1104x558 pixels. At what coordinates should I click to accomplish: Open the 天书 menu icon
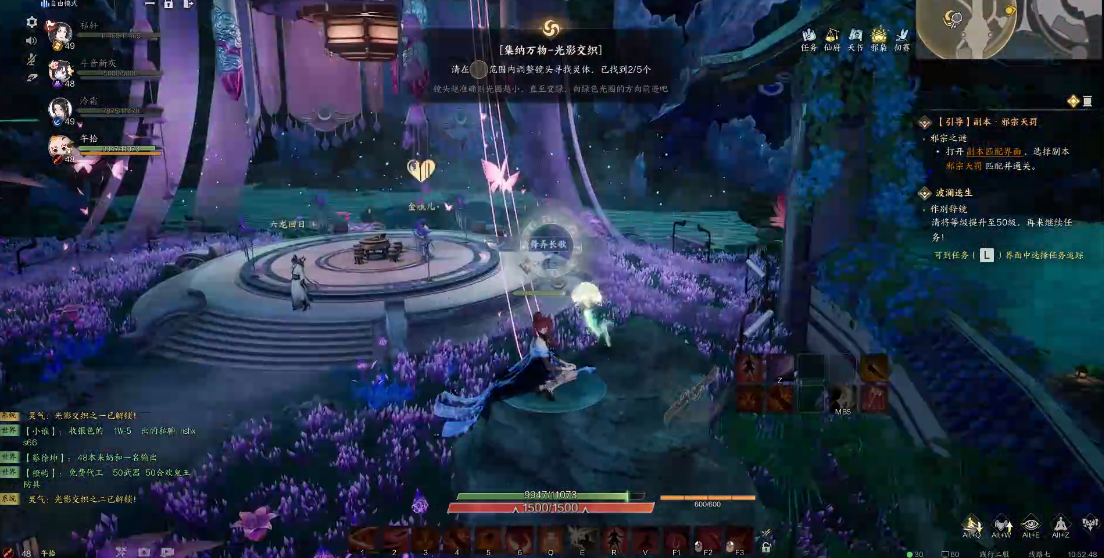856,36
